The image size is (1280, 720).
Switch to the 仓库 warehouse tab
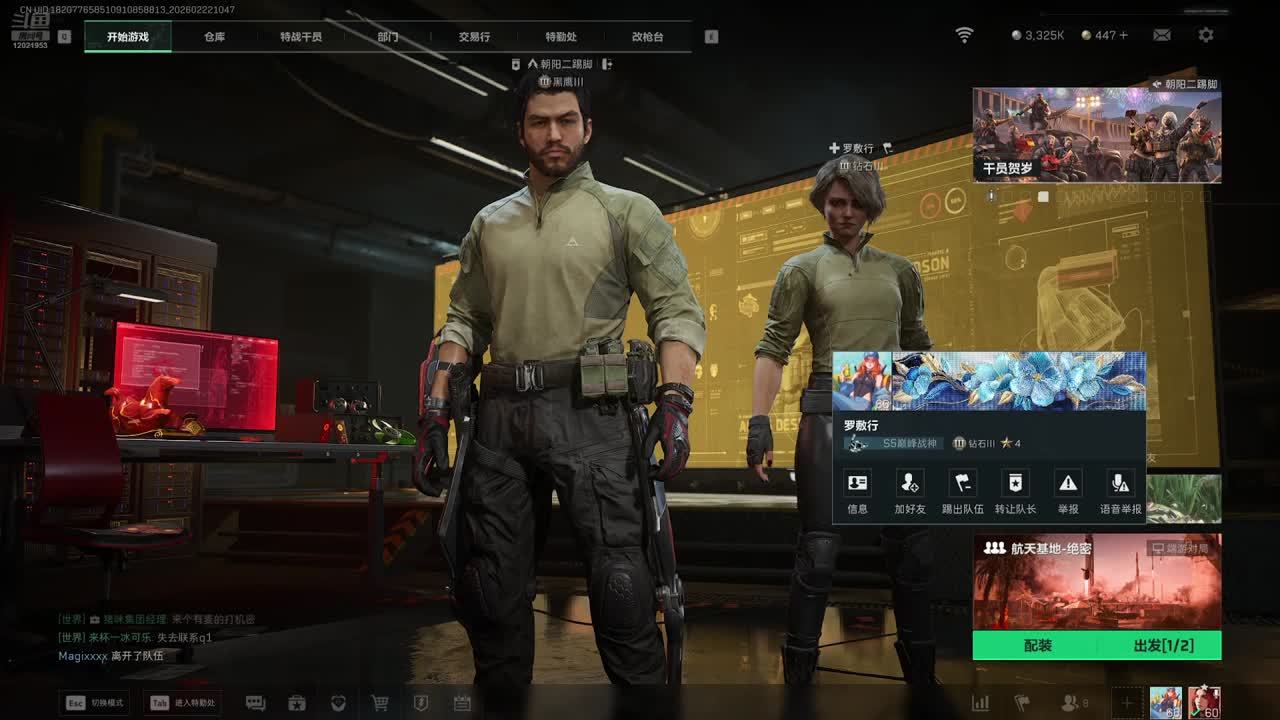pos(214,37)
